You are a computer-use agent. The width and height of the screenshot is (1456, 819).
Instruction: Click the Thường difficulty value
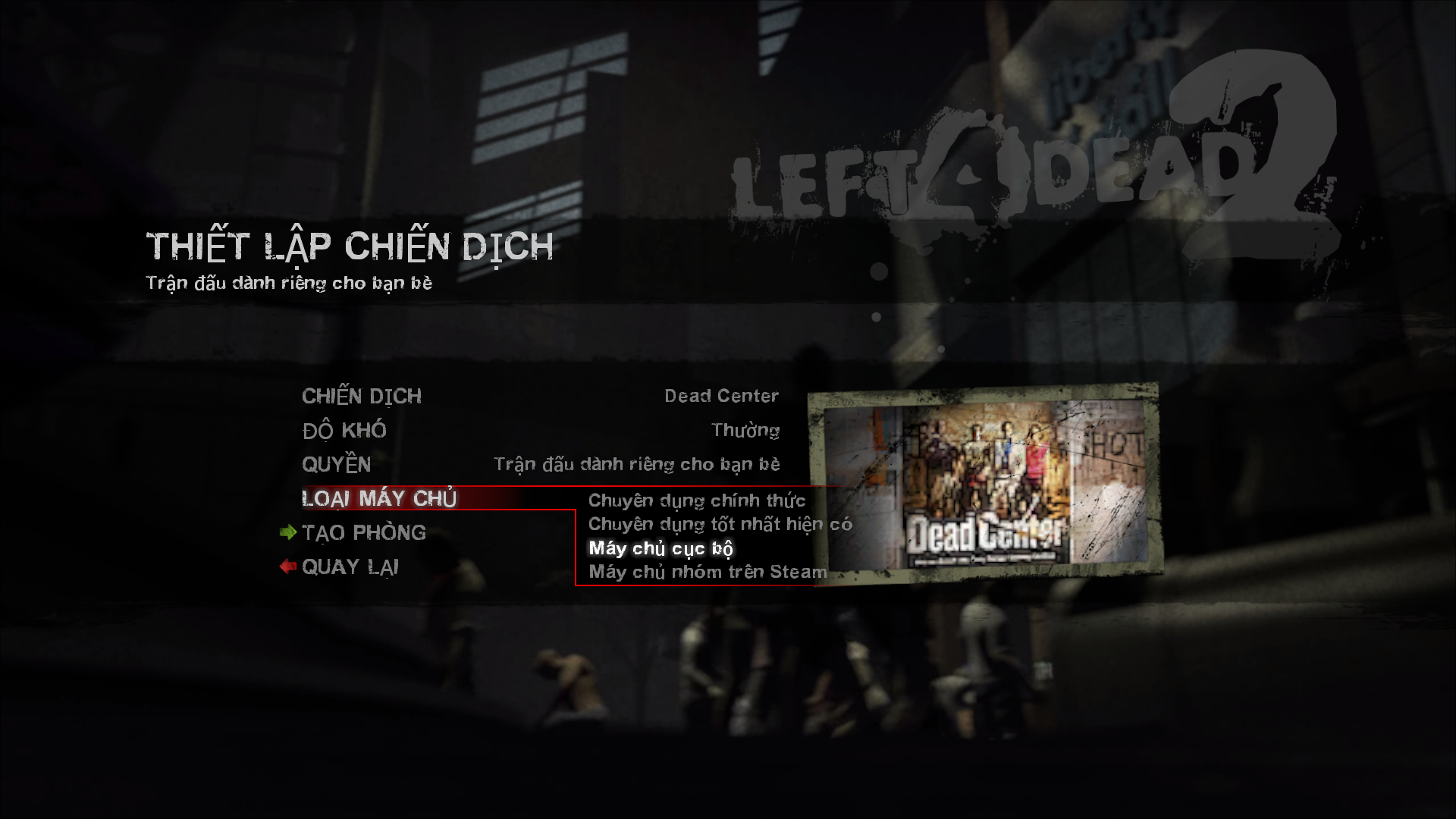[745, 430]
